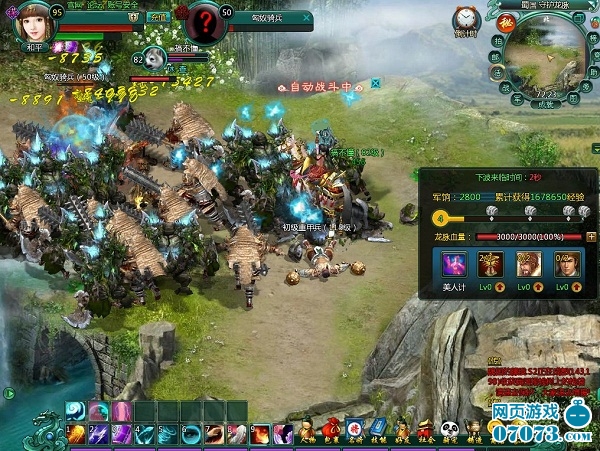
Task: Select the panda pet portrait
Action: click(155, 59)
